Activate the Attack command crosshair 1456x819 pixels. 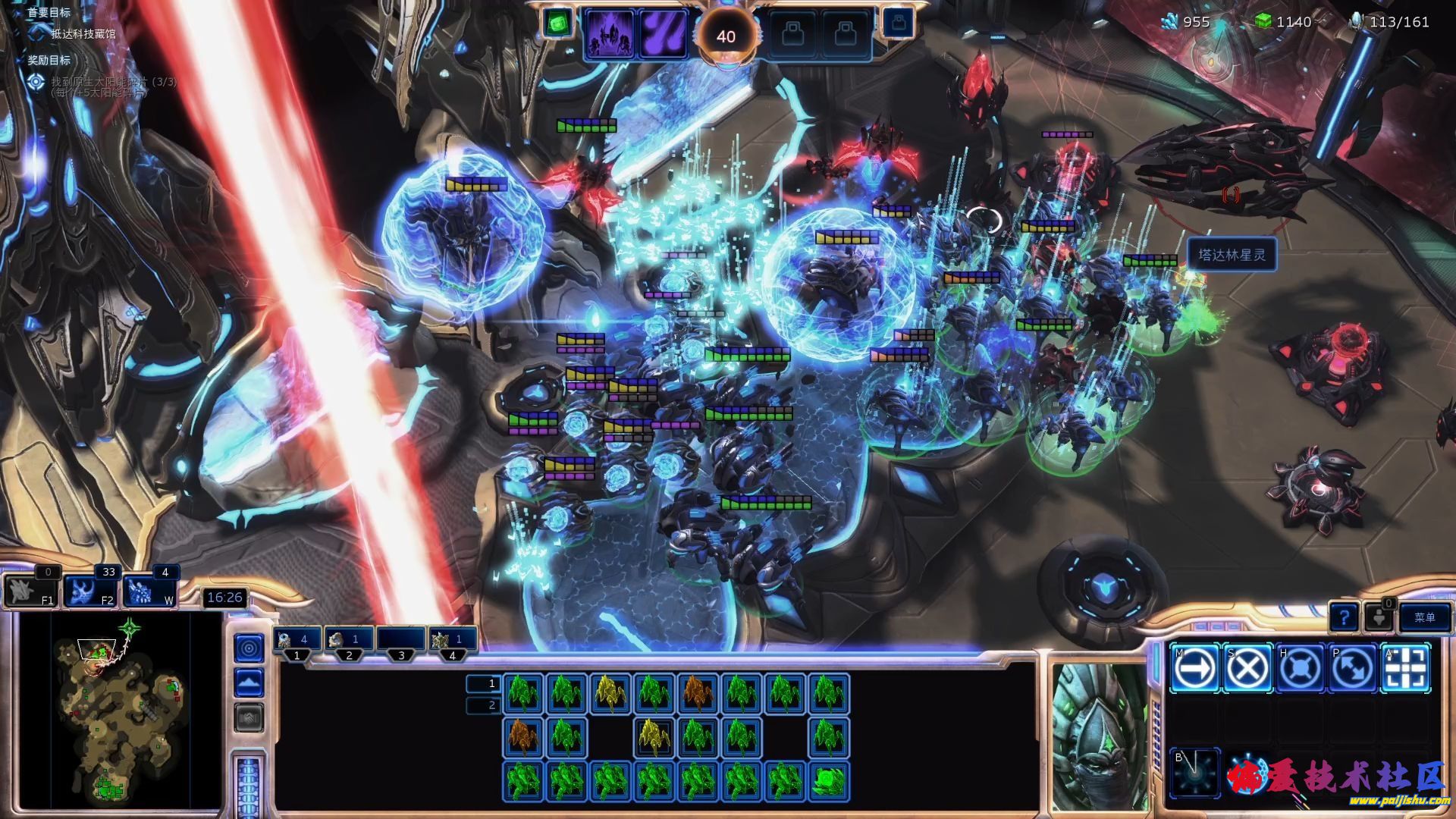click(x=1406, y=668)
